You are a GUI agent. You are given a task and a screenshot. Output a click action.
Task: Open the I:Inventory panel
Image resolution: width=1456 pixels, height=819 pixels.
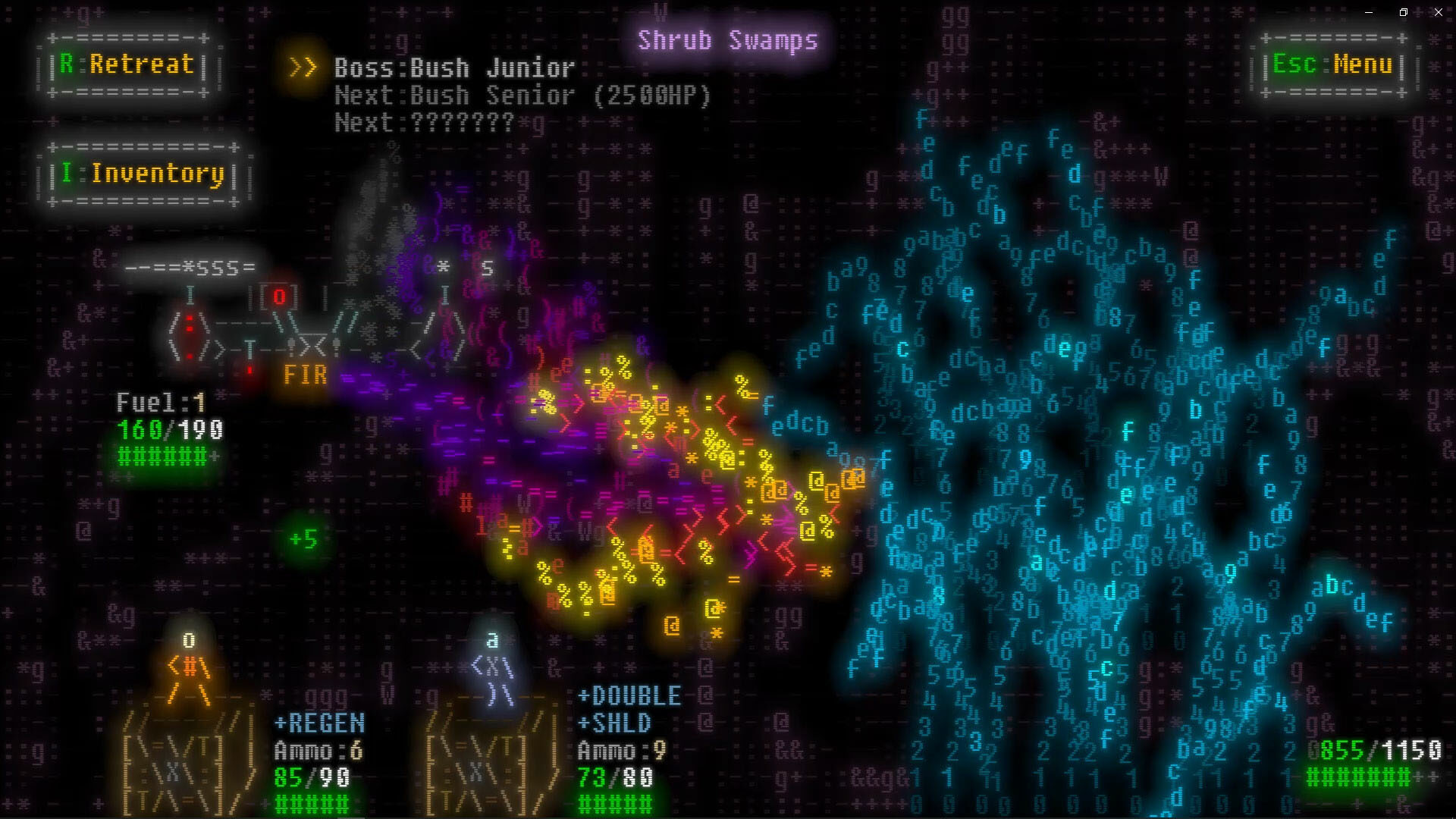(x=141, y=174)
